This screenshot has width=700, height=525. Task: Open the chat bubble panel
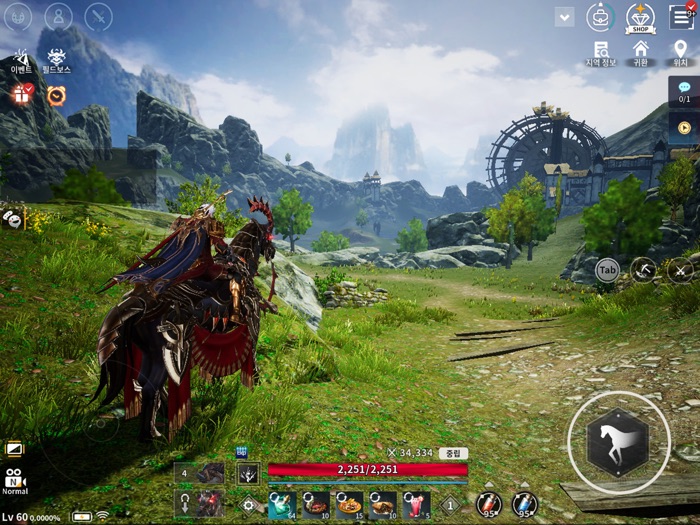pos(684,91)
